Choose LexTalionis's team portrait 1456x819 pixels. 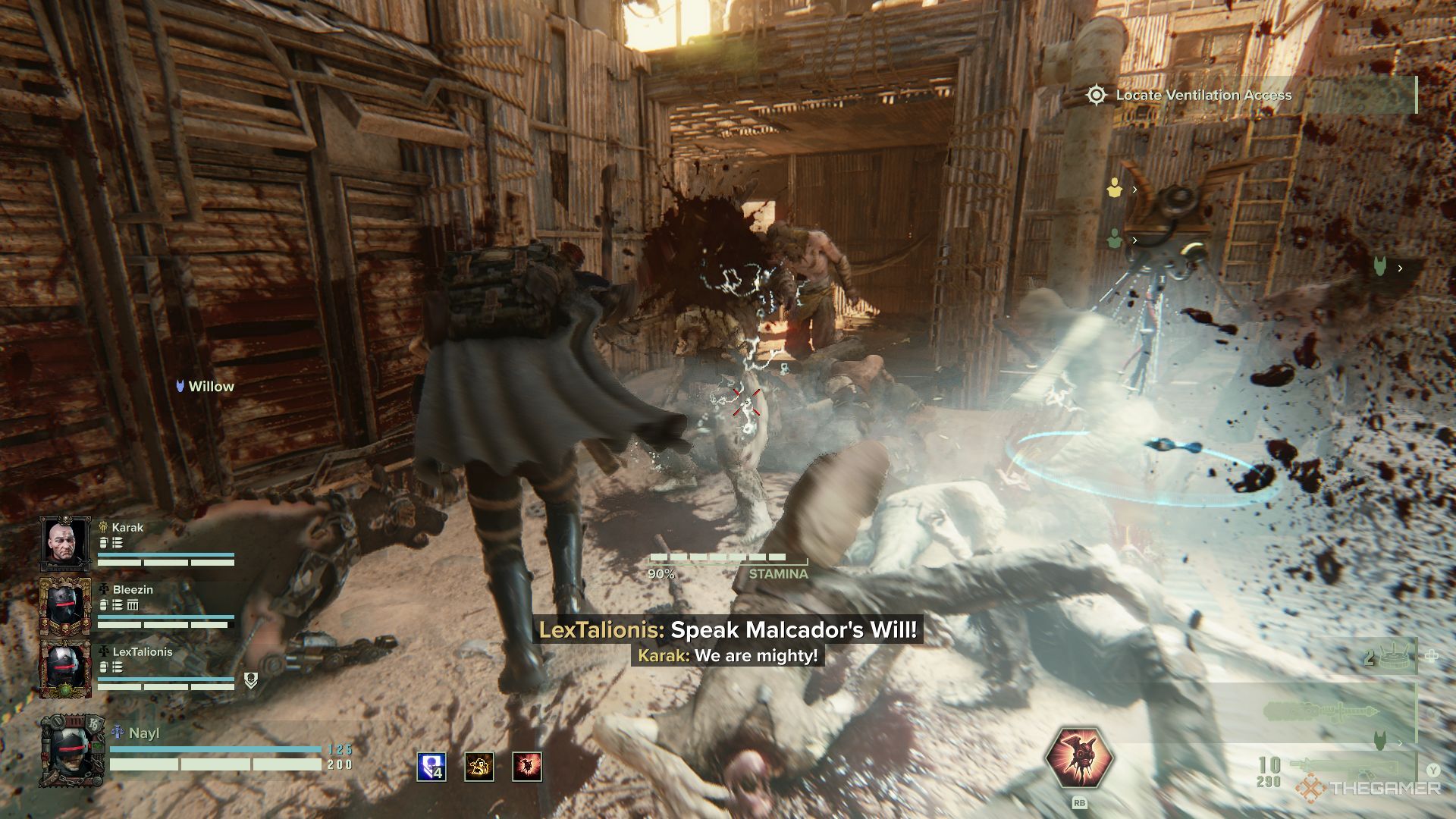tap(65, 669)
